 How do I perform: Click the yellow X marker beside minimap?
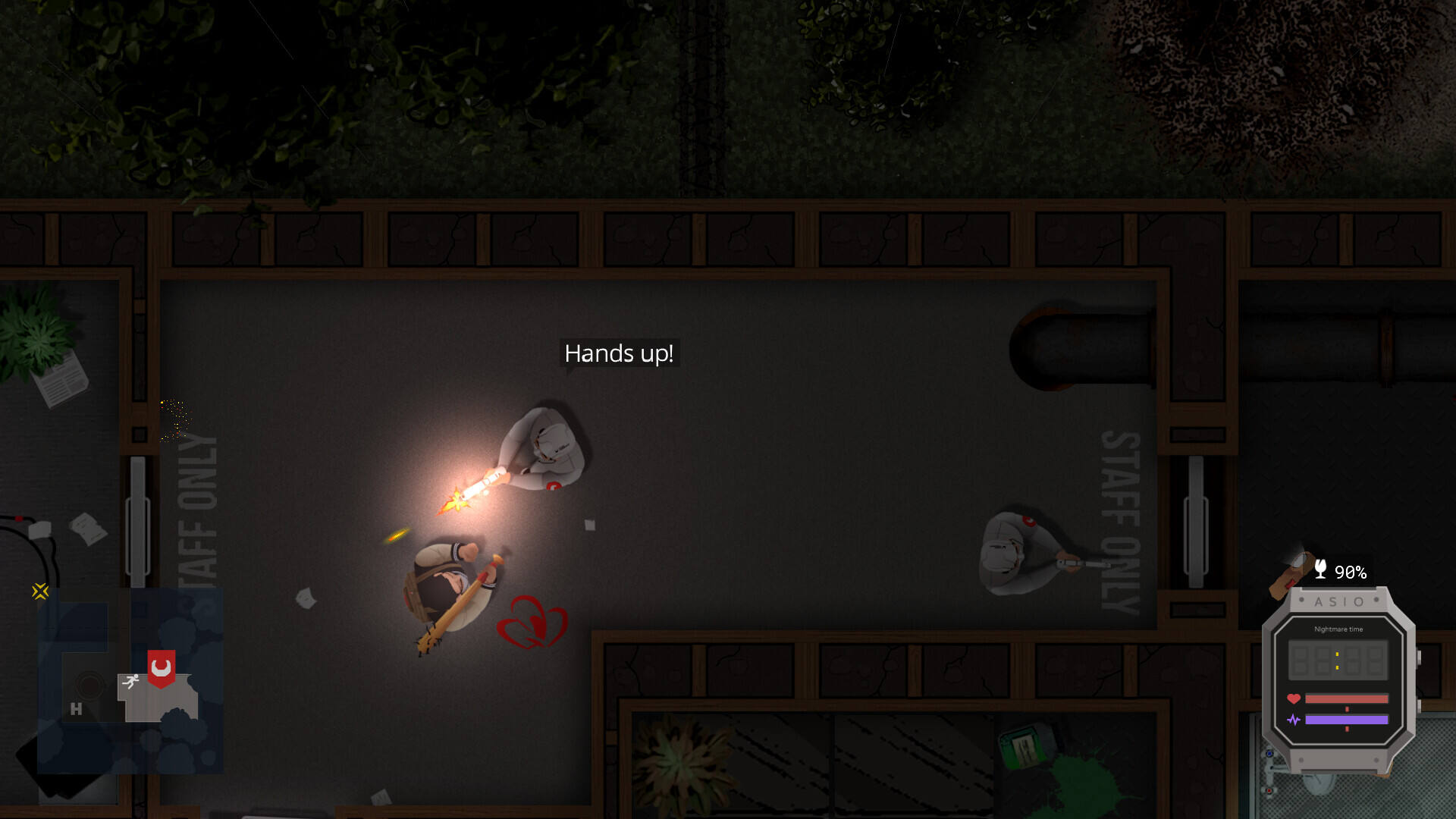coord(40,591)
